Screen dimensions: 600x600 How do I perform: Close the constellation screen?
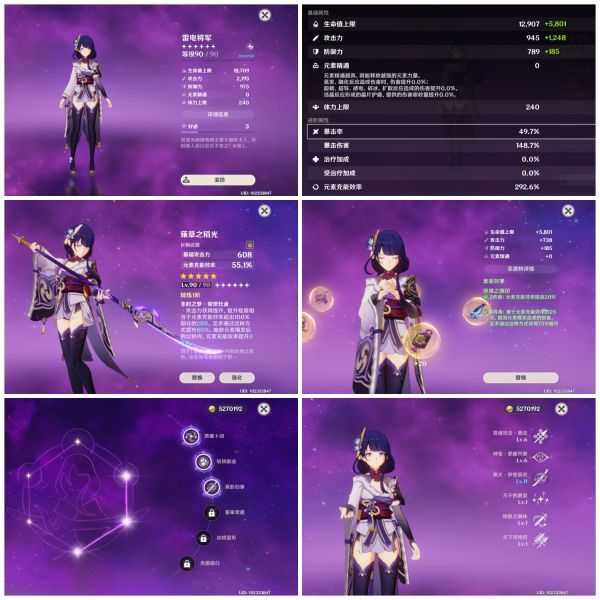click(264, 411)
